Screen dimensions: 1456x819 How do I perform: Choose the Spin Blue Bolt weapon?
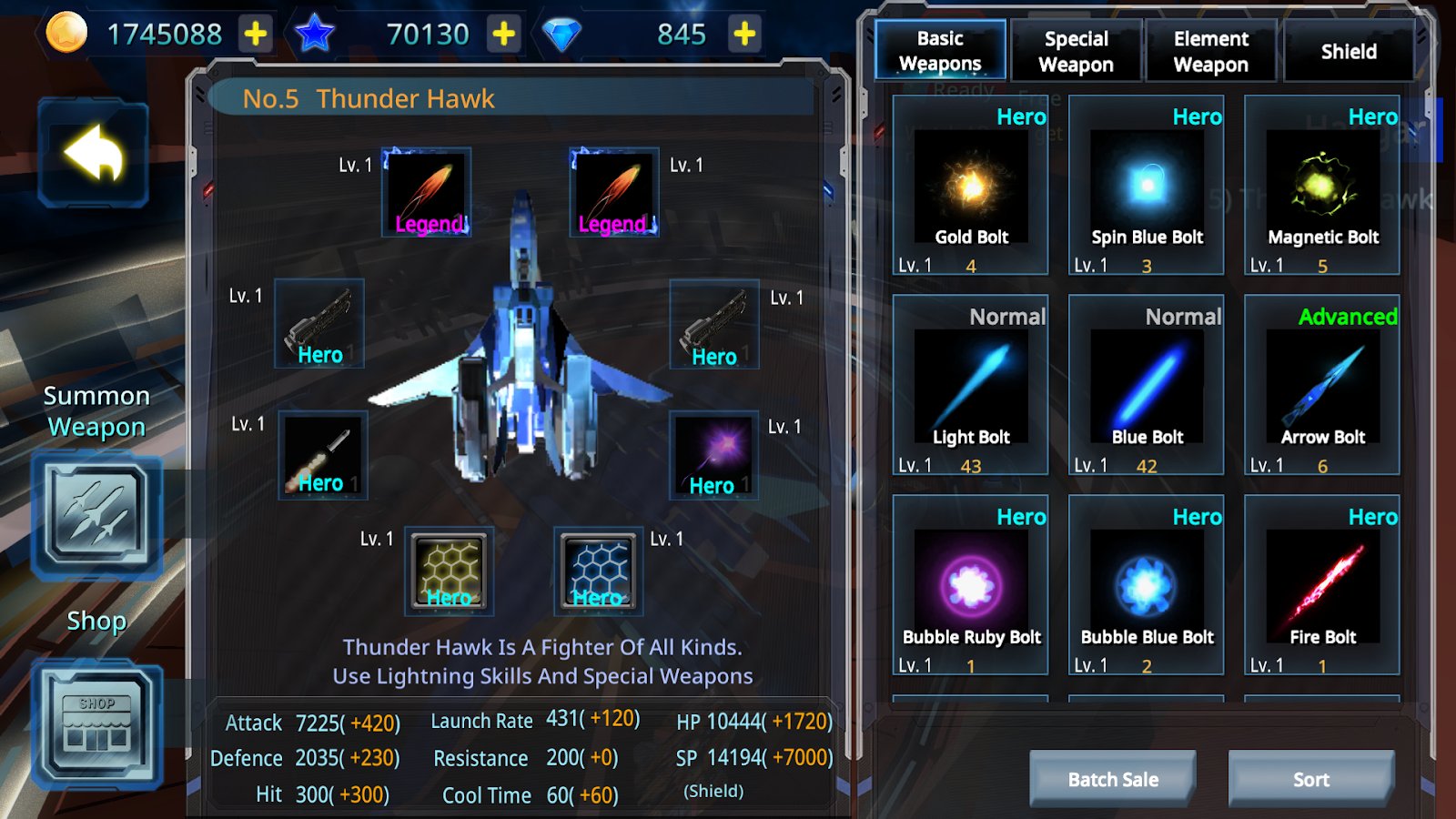coord(1147,187)
